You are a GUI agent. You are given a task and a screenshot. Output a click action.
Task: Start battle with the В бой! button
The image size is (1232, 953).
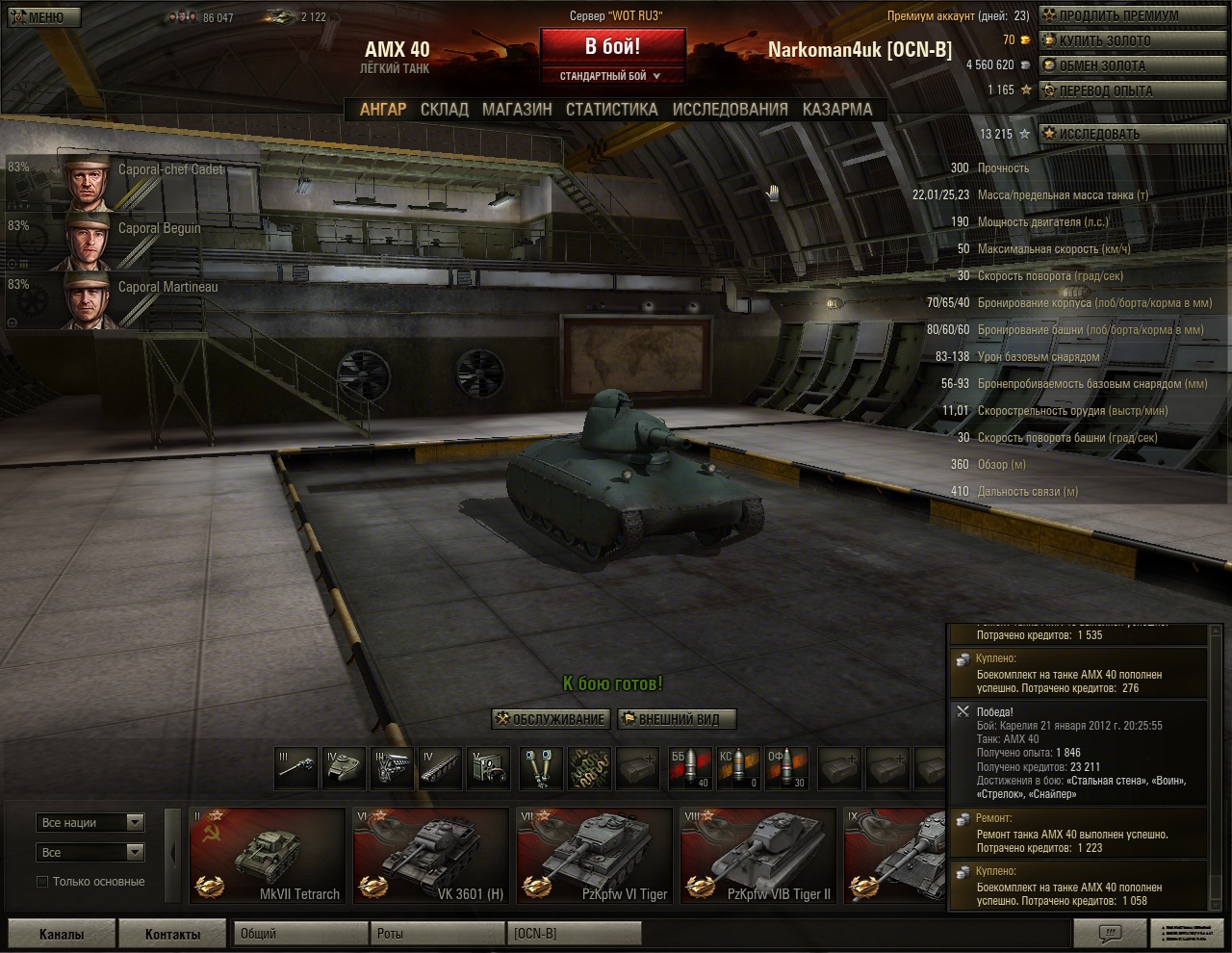[612, 46]
